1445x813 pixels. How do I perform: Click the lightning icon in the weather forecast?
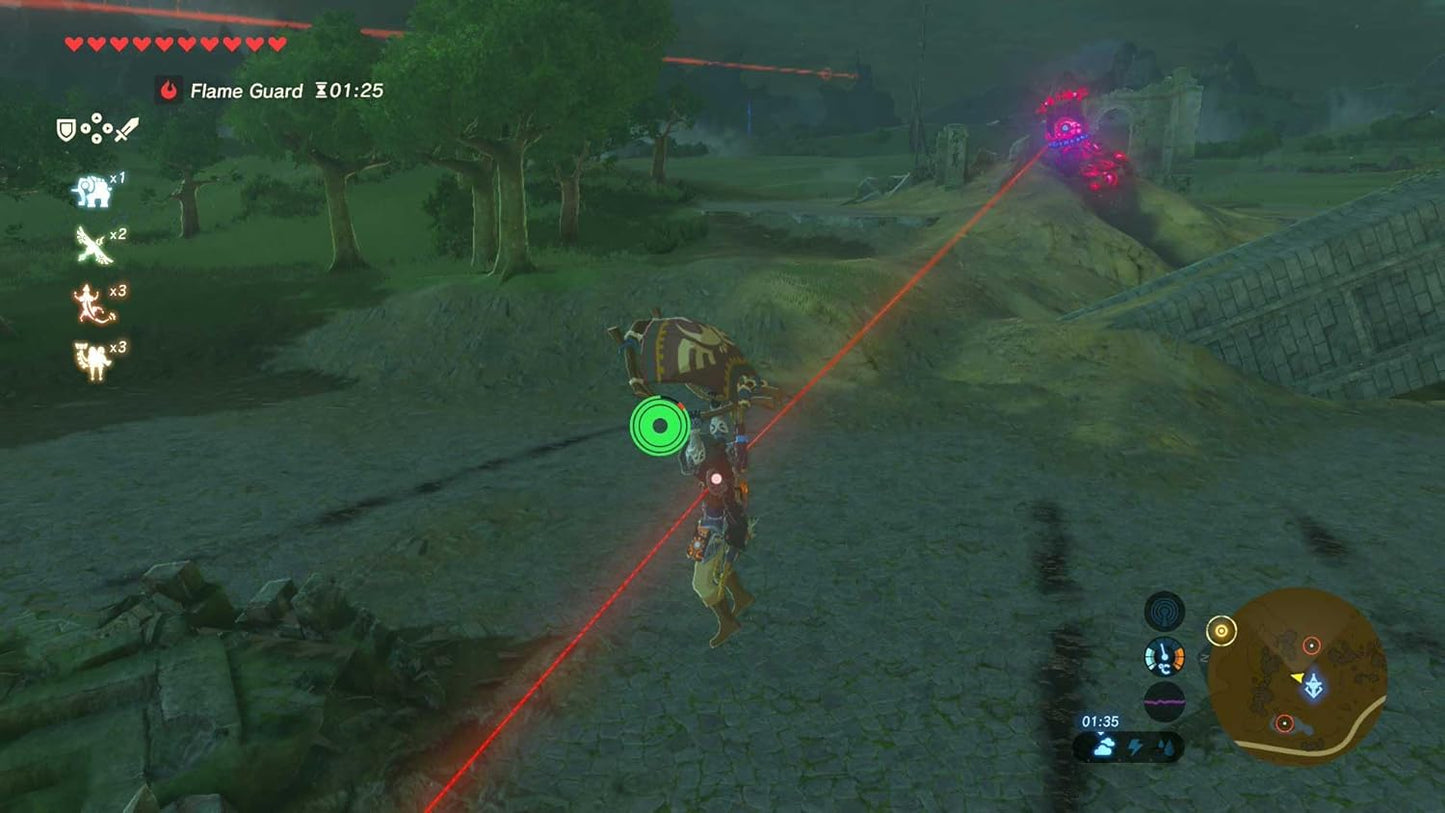pyautogui.click(x=1136, y=745)
